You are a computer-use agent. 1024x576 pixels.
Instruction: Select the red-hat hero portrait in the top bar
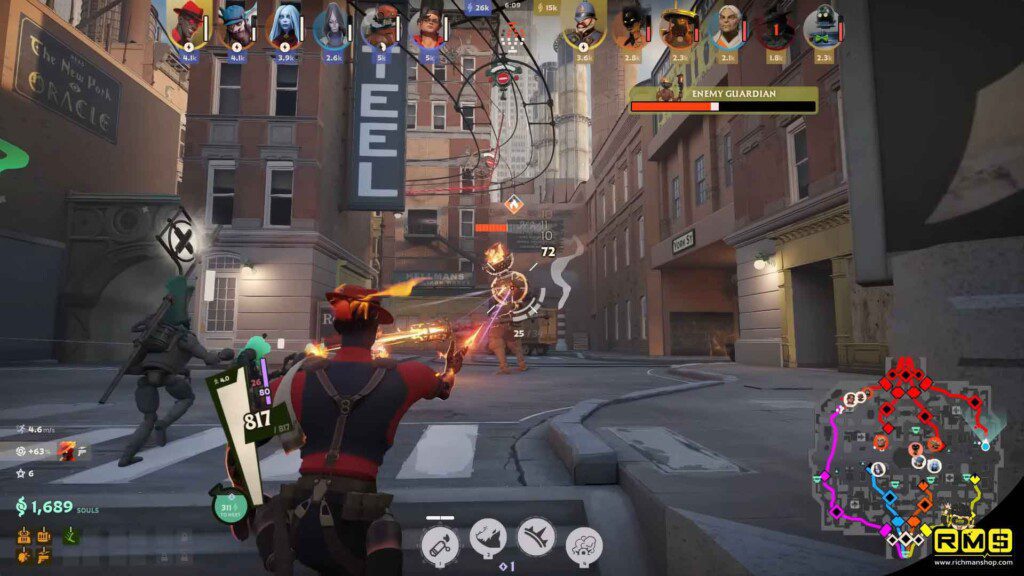coord(186,24)
